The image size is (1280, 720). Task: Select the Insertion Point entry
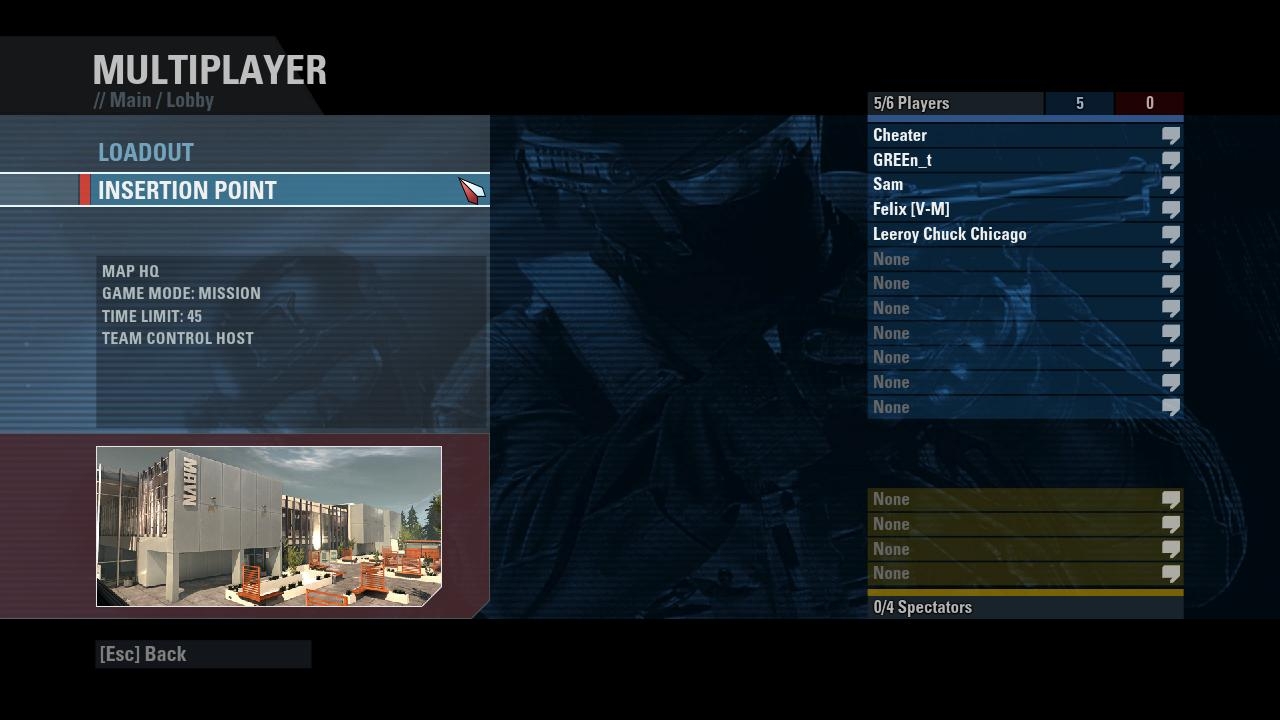click(187, 191)
